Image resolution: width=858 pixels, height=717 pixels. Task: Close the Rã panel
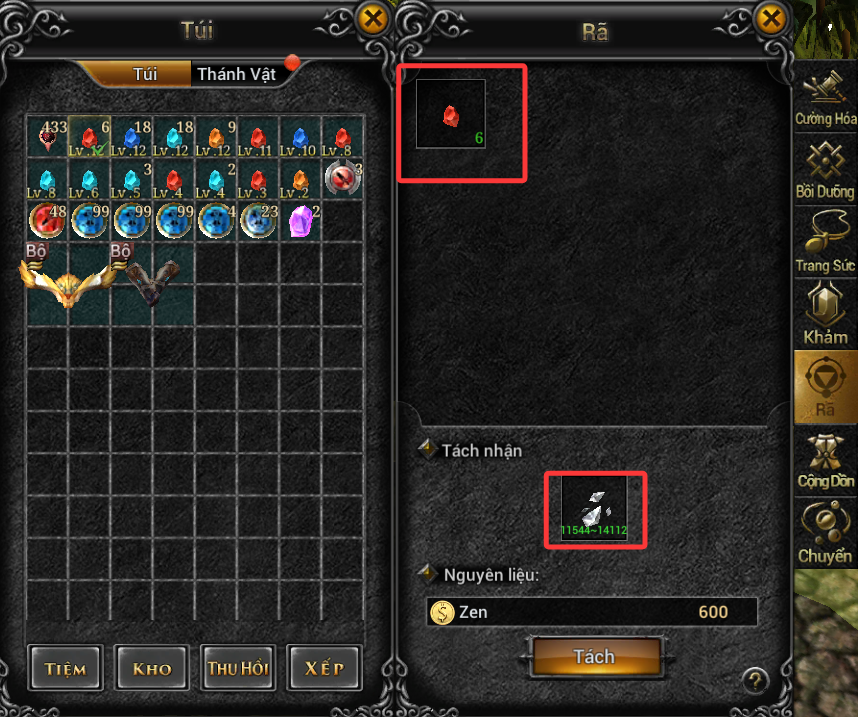coord(771,18)
